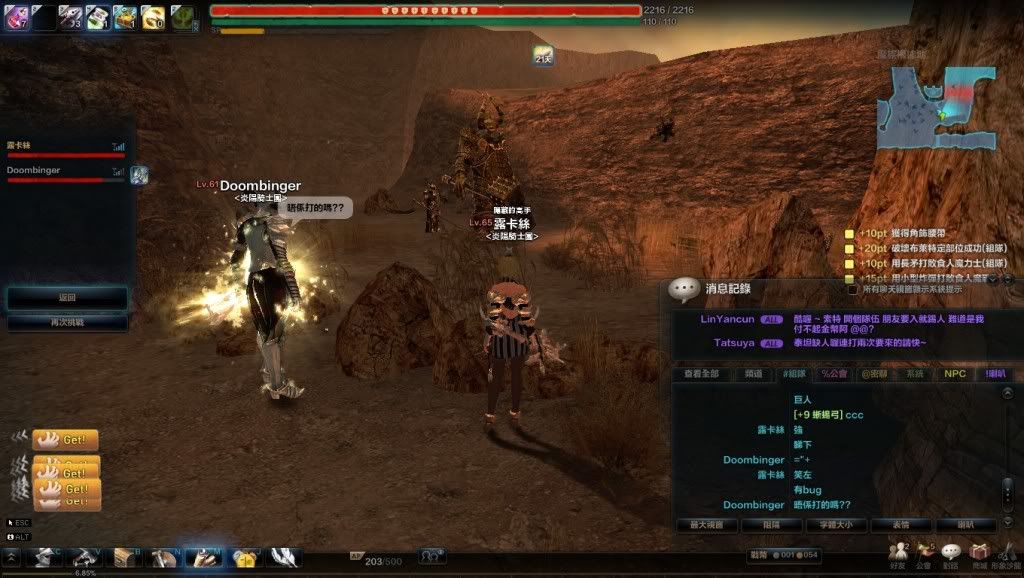Open the #組隊 party chat tab

[x=795, y=374]
